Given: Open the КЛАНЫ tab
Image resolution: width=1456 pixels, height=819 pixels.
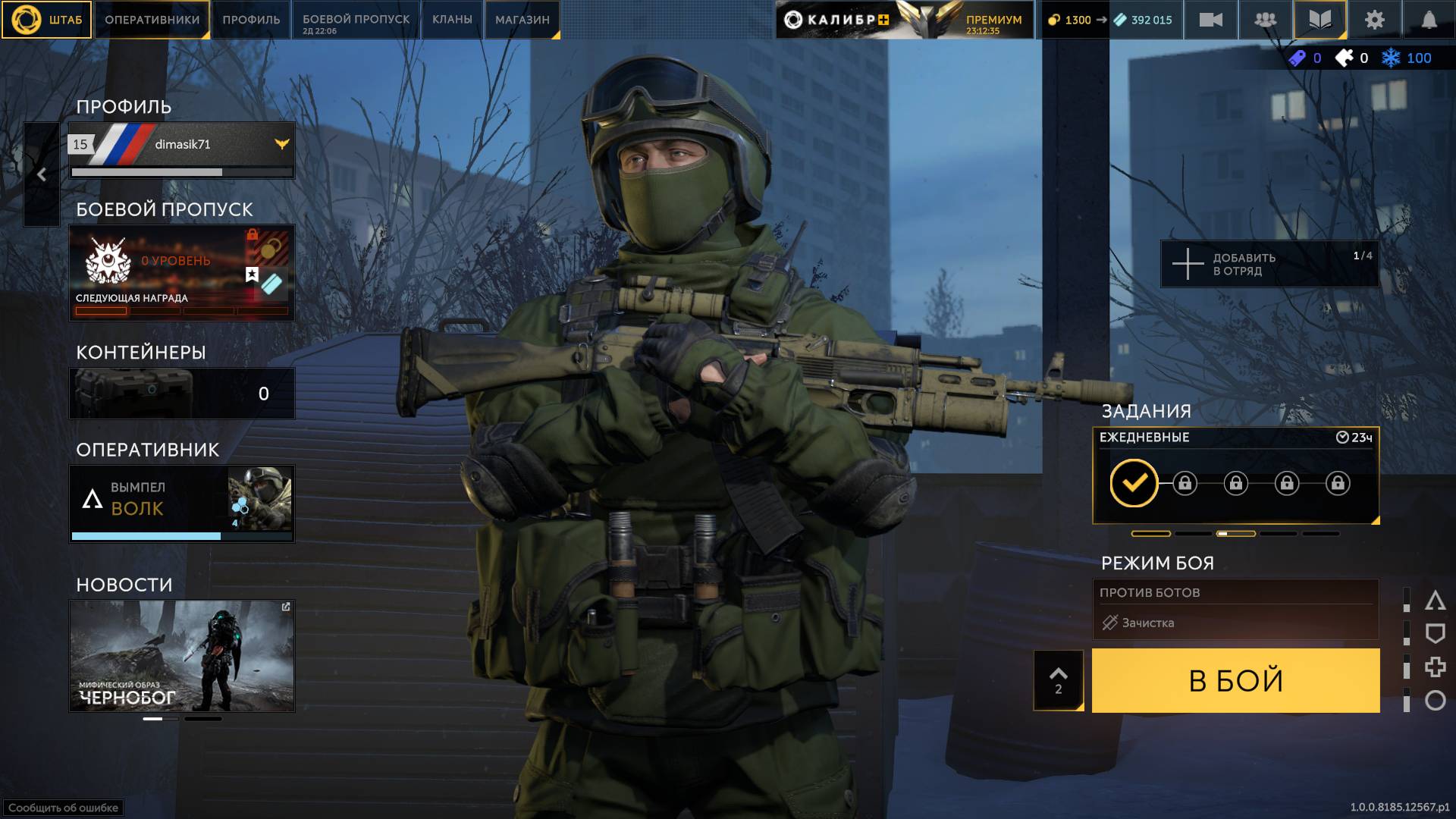Looking at the screenshot, I should pos(452,20).
